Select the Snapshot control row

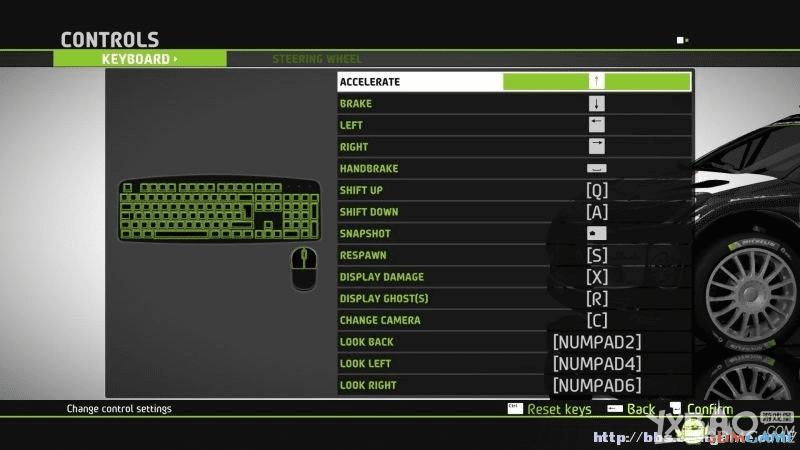514,234
